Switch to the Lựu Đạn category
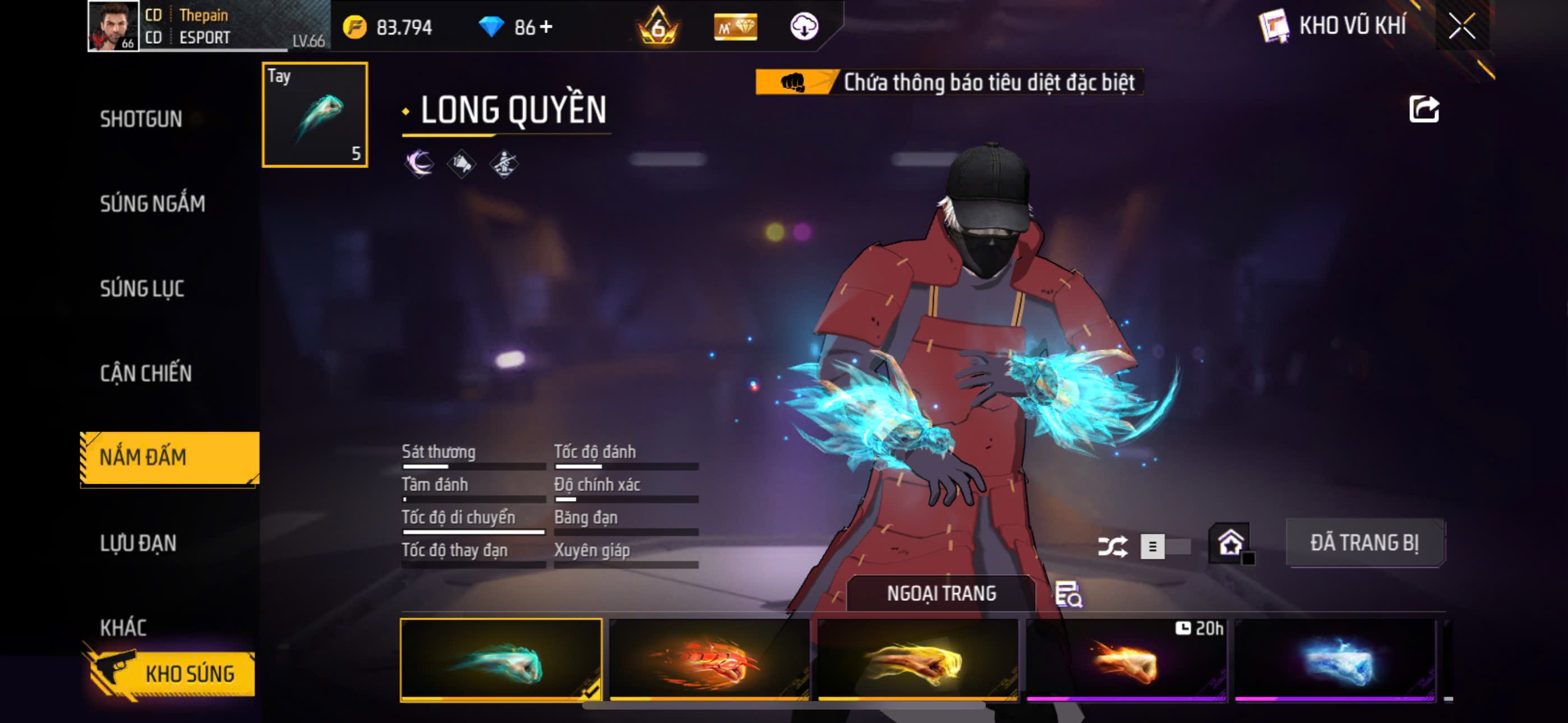Viewport: 1568px width, 723px height. pyautogui.click(x=138, y=543)
